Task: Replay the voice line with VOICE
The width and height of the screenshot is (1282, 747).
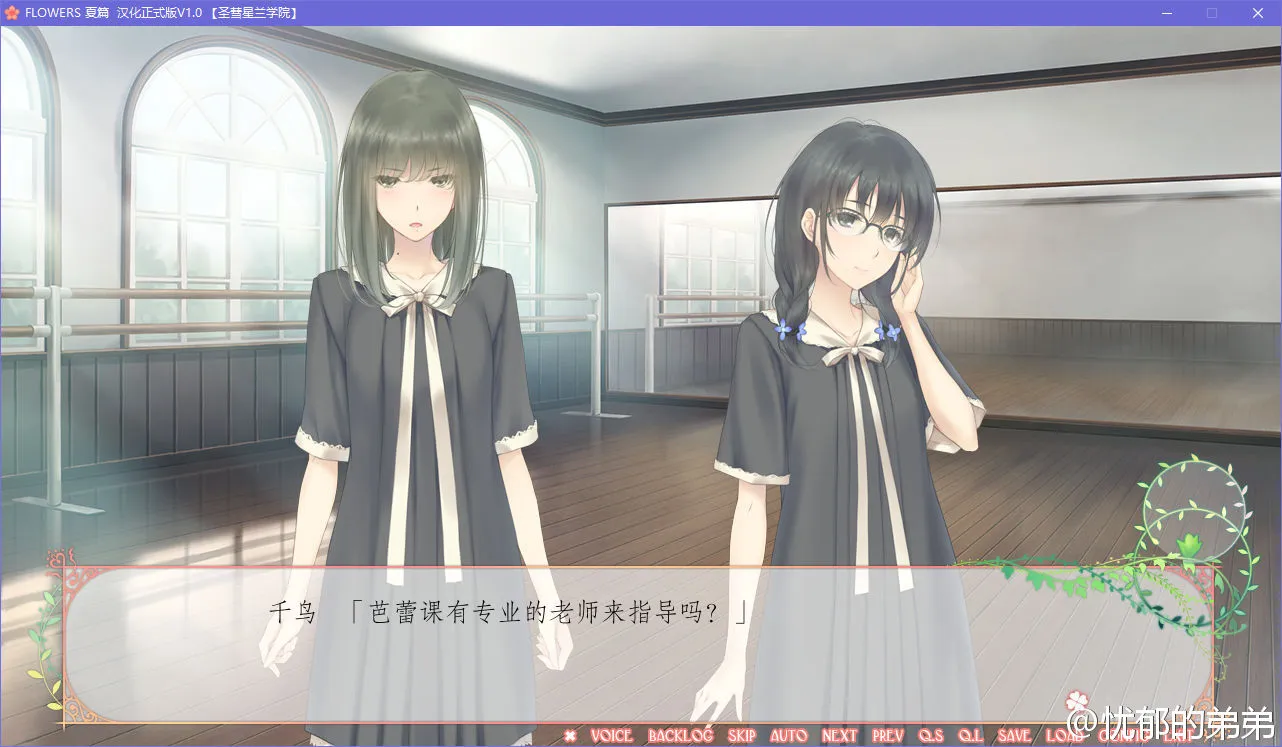Action: [611, 736]
